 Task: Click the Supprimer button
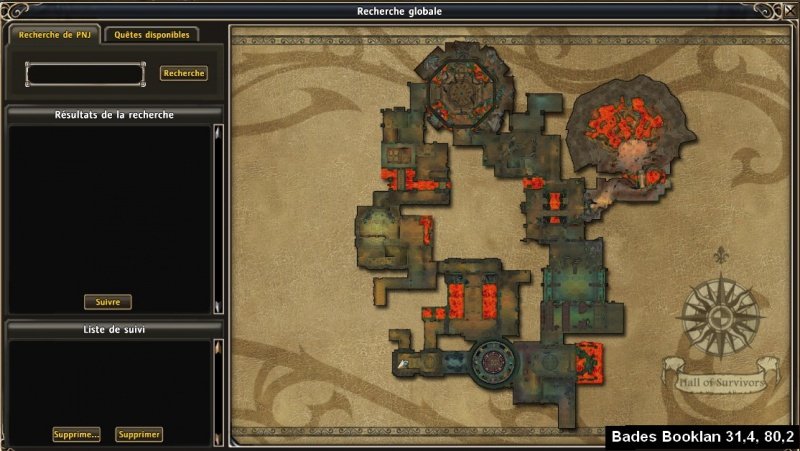[x=139, y=434]
